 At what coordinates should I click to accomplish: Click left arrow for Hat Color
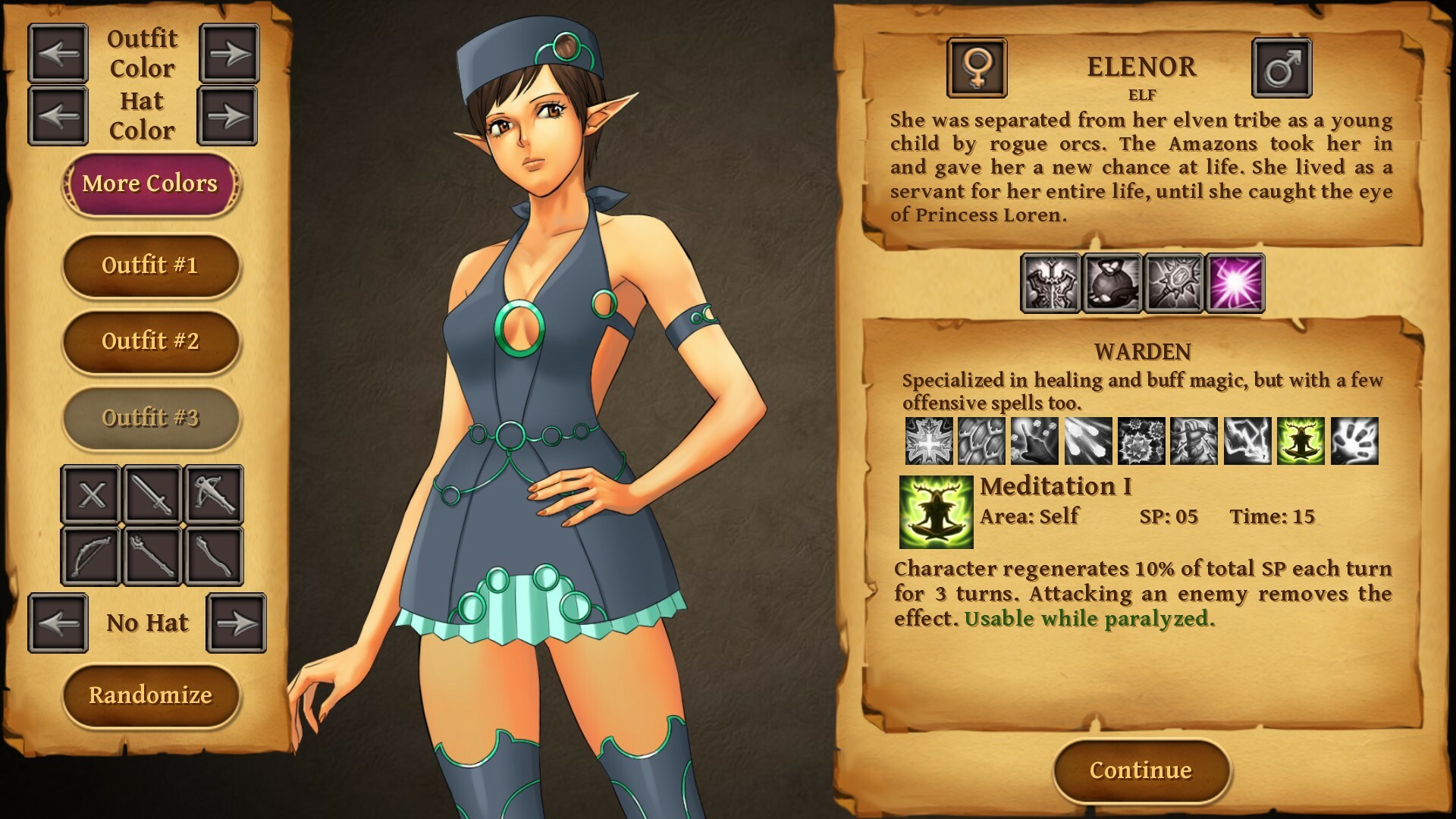[x=59, y=116]
